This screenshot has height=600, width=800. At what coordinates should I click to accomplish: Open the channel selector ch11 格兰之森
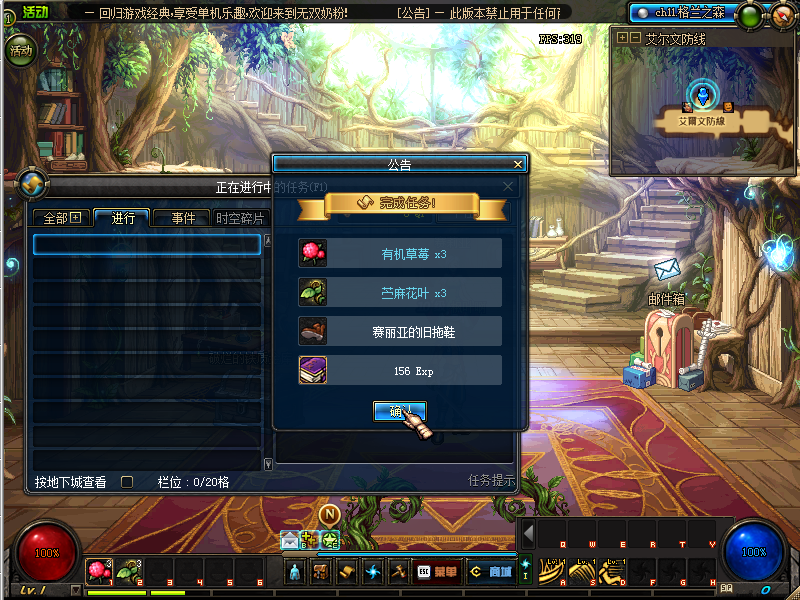(690, 13)
